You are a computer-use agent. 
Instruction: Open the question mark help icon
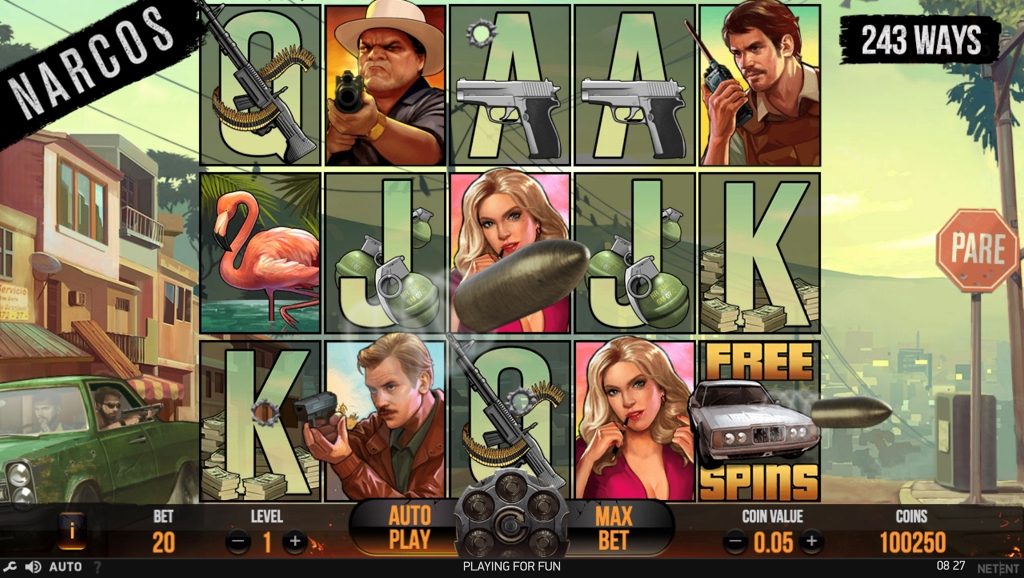pyautogui.click(x=97, y=567)
